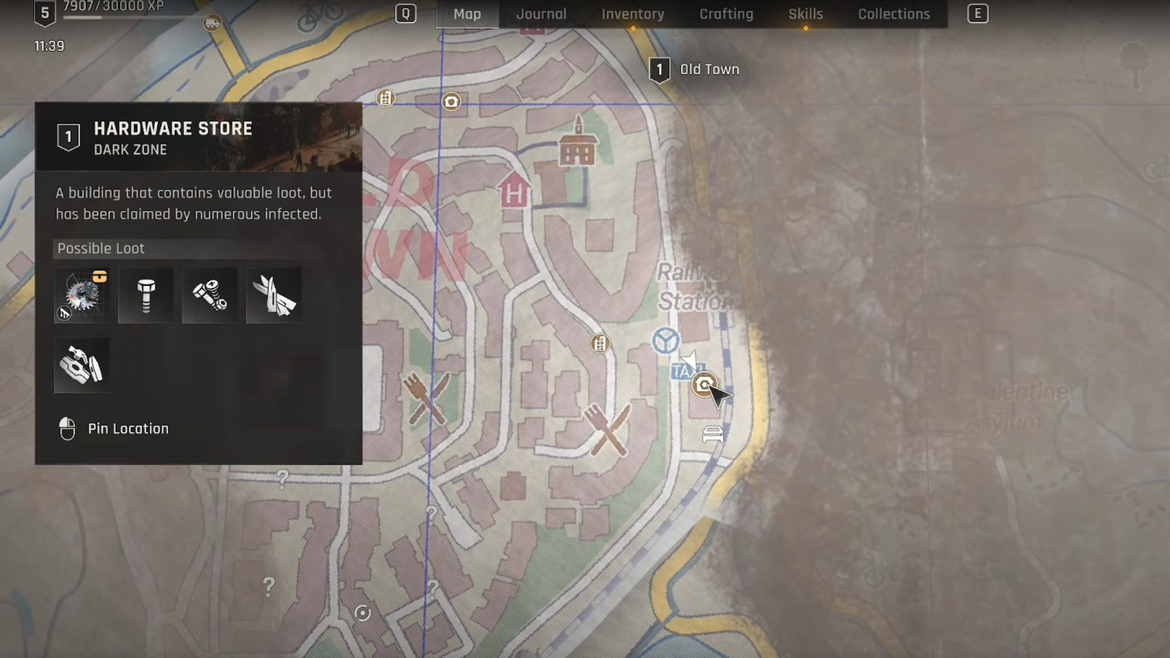
Task: Show the Skills tab
Action: (x=805, y=14)
